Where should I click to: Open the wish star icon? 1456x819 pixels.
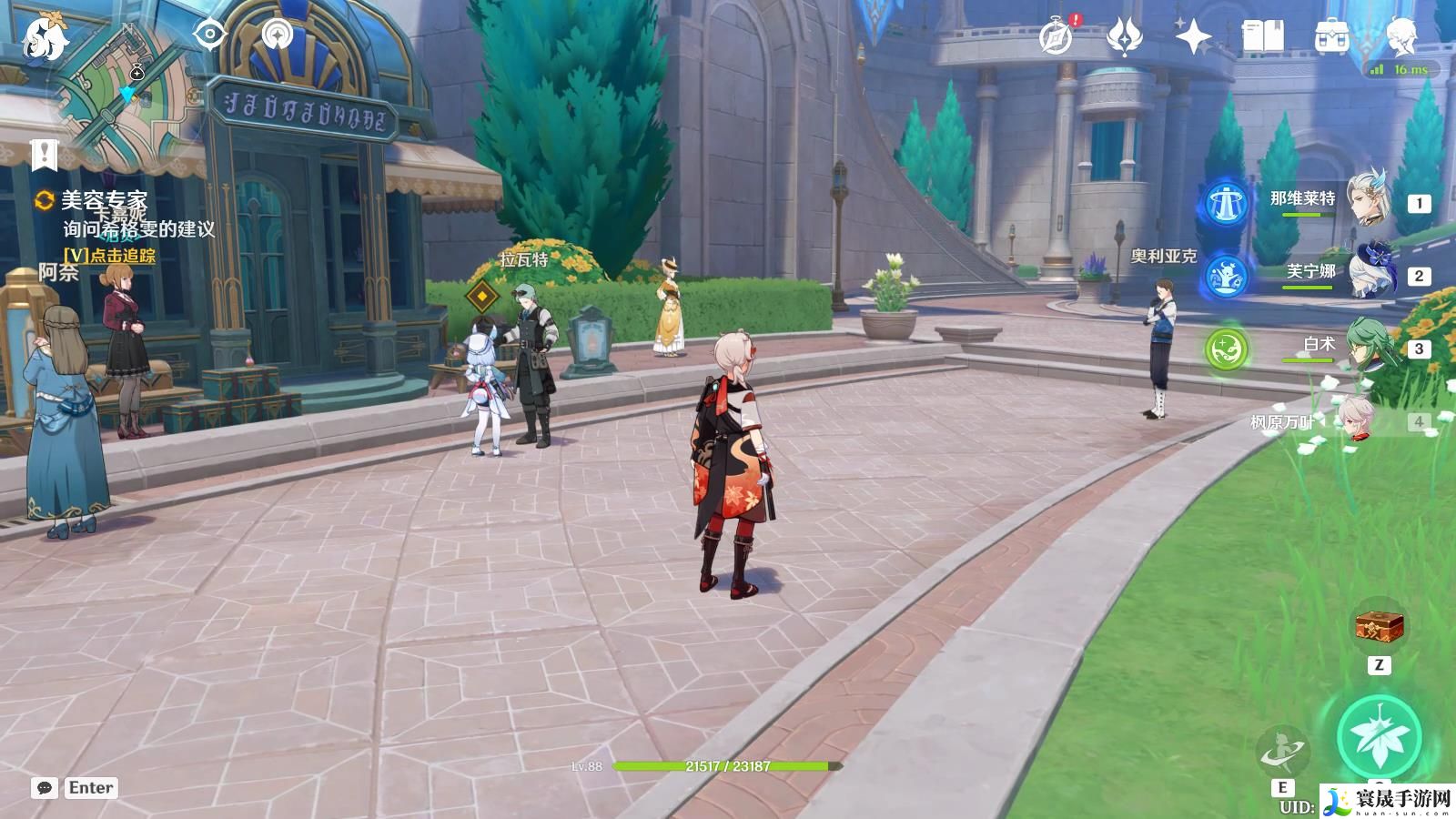tap(1193, 37)
